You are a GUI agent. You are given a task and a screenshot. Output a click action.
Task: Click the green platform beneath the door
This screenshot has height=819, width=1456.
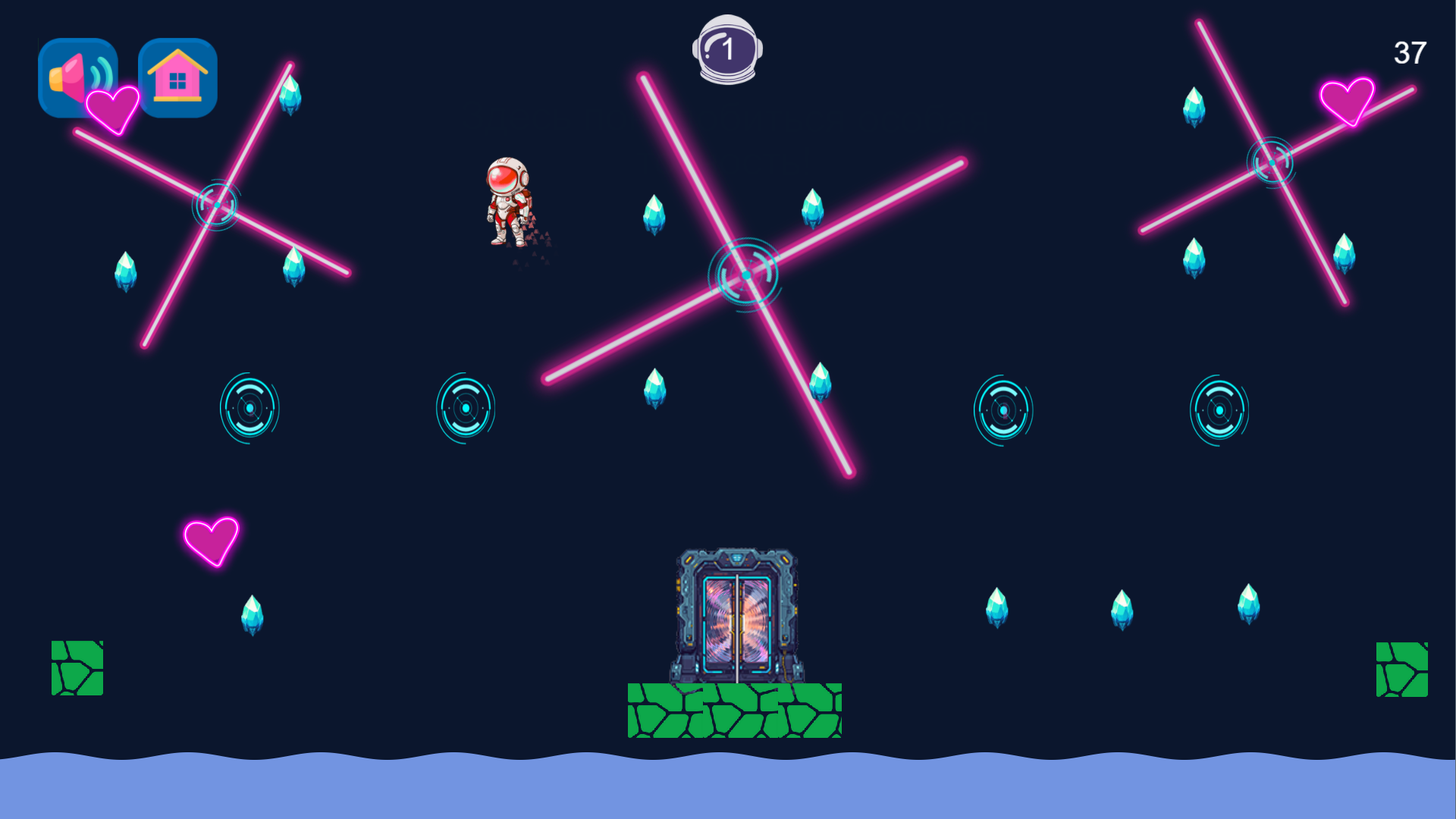click(734, 711)
